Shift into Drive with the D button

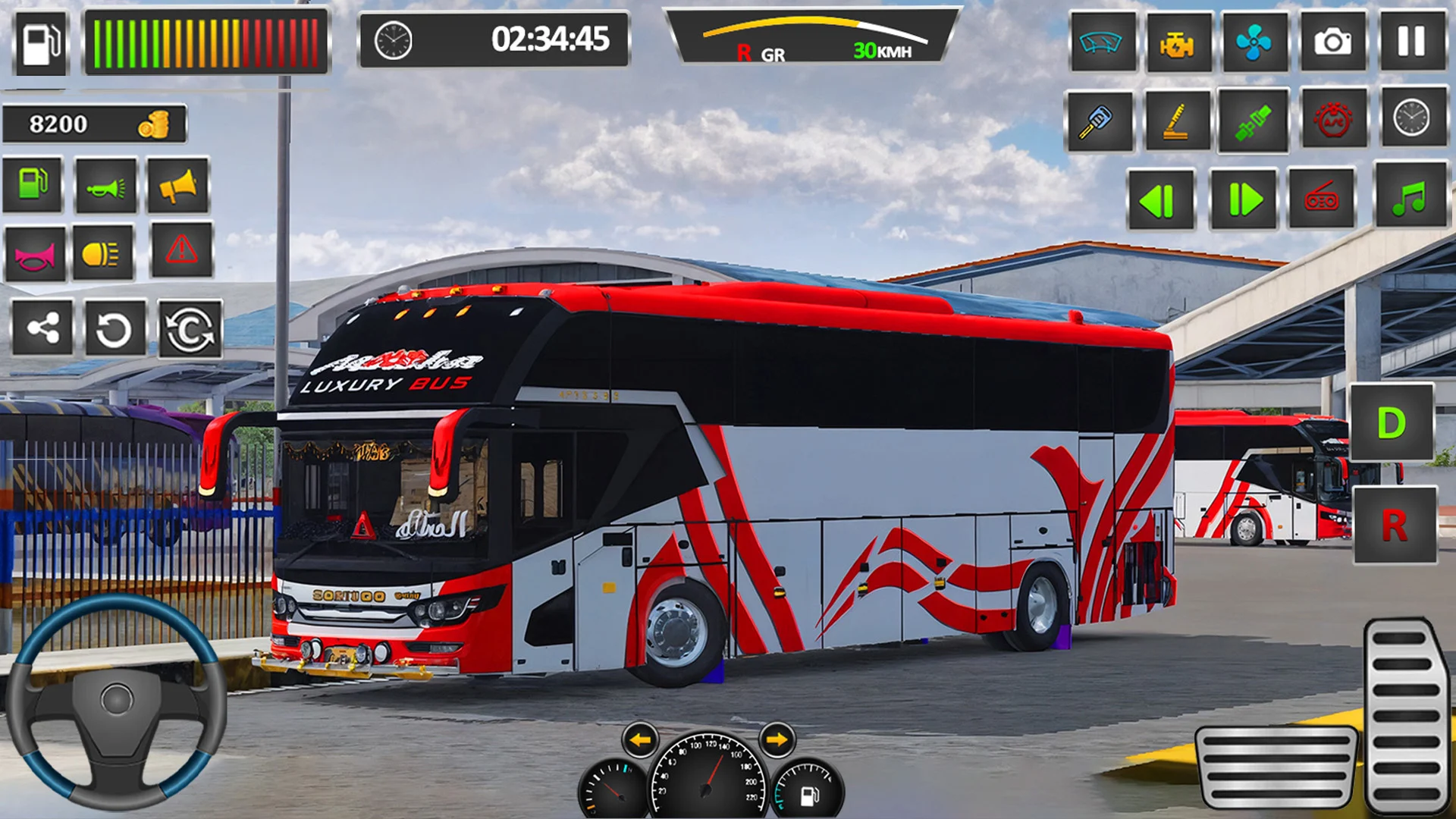(x=1392, y=422)
